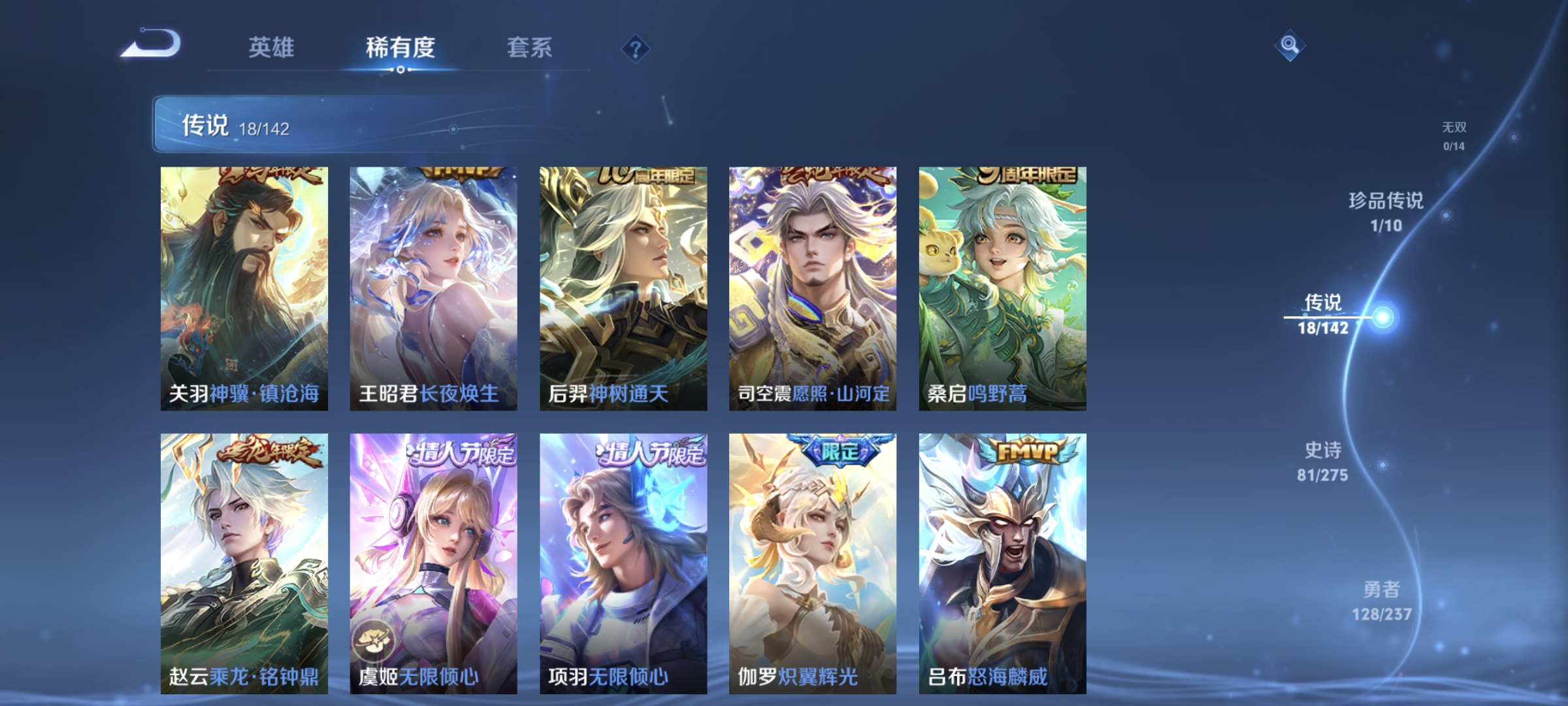Open the help question mark icon
Image resolution: width=1568 pixels, height=706 pixels.
(636, 48)
